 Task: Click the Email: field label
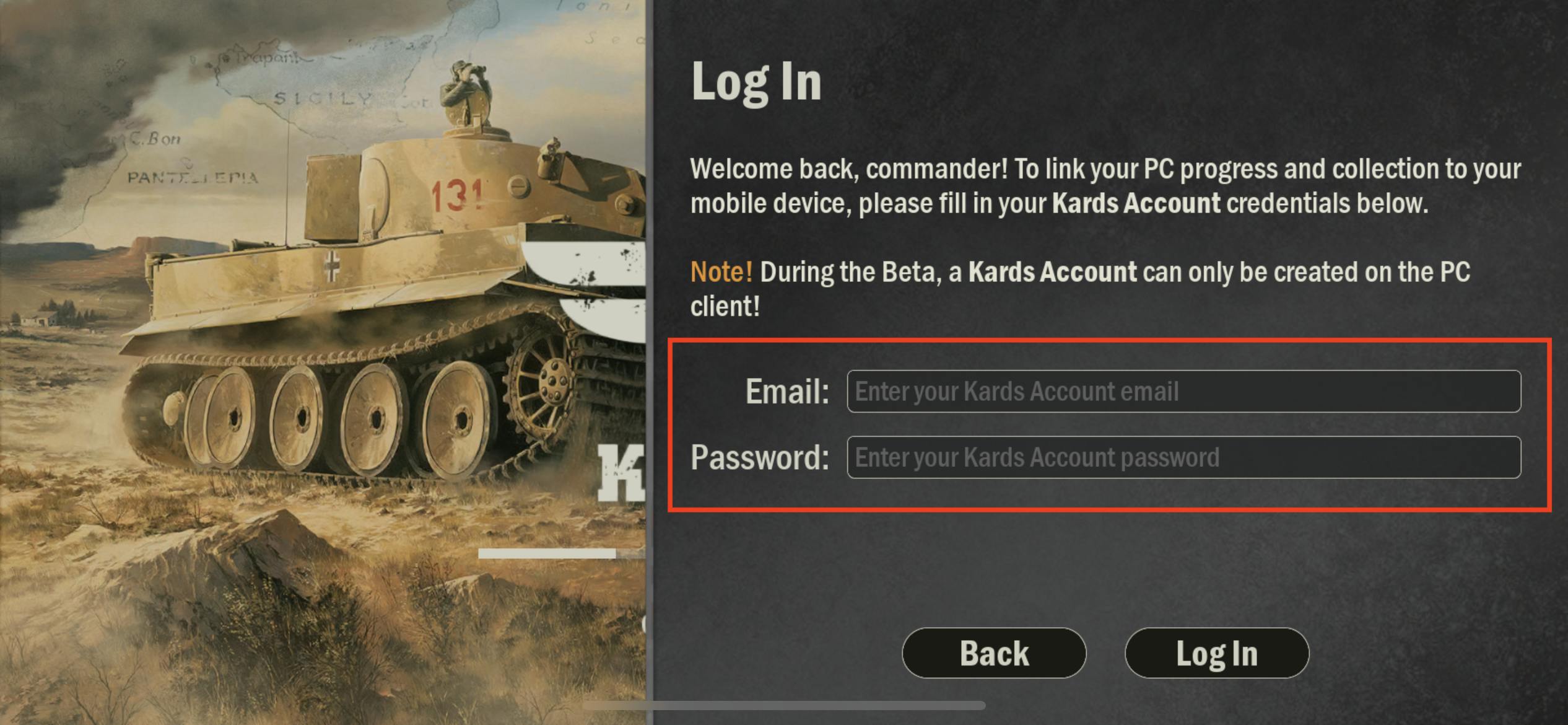click(786, 392)
